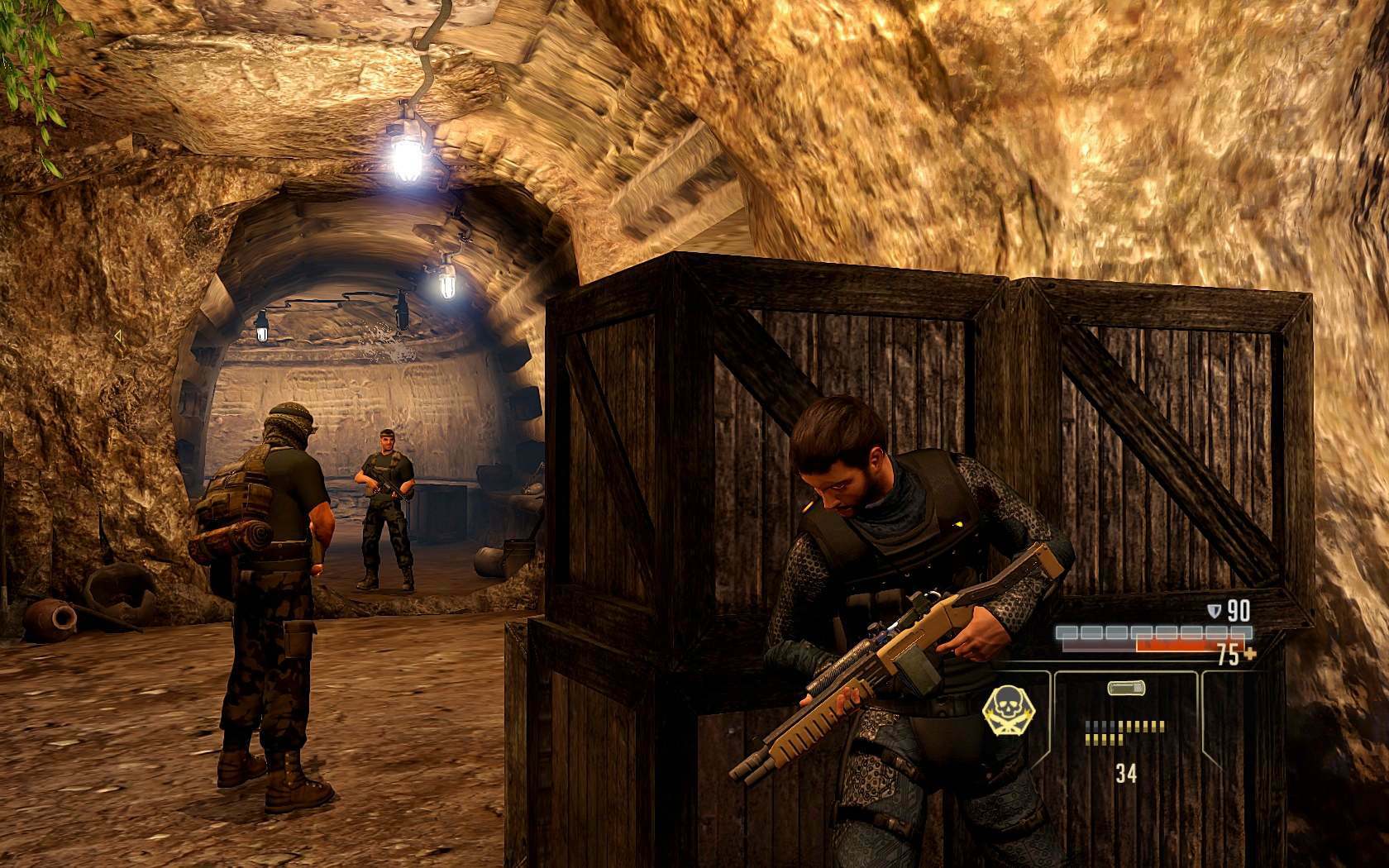
Task: Click the reserve ammo count 34
Action: 1128,775
